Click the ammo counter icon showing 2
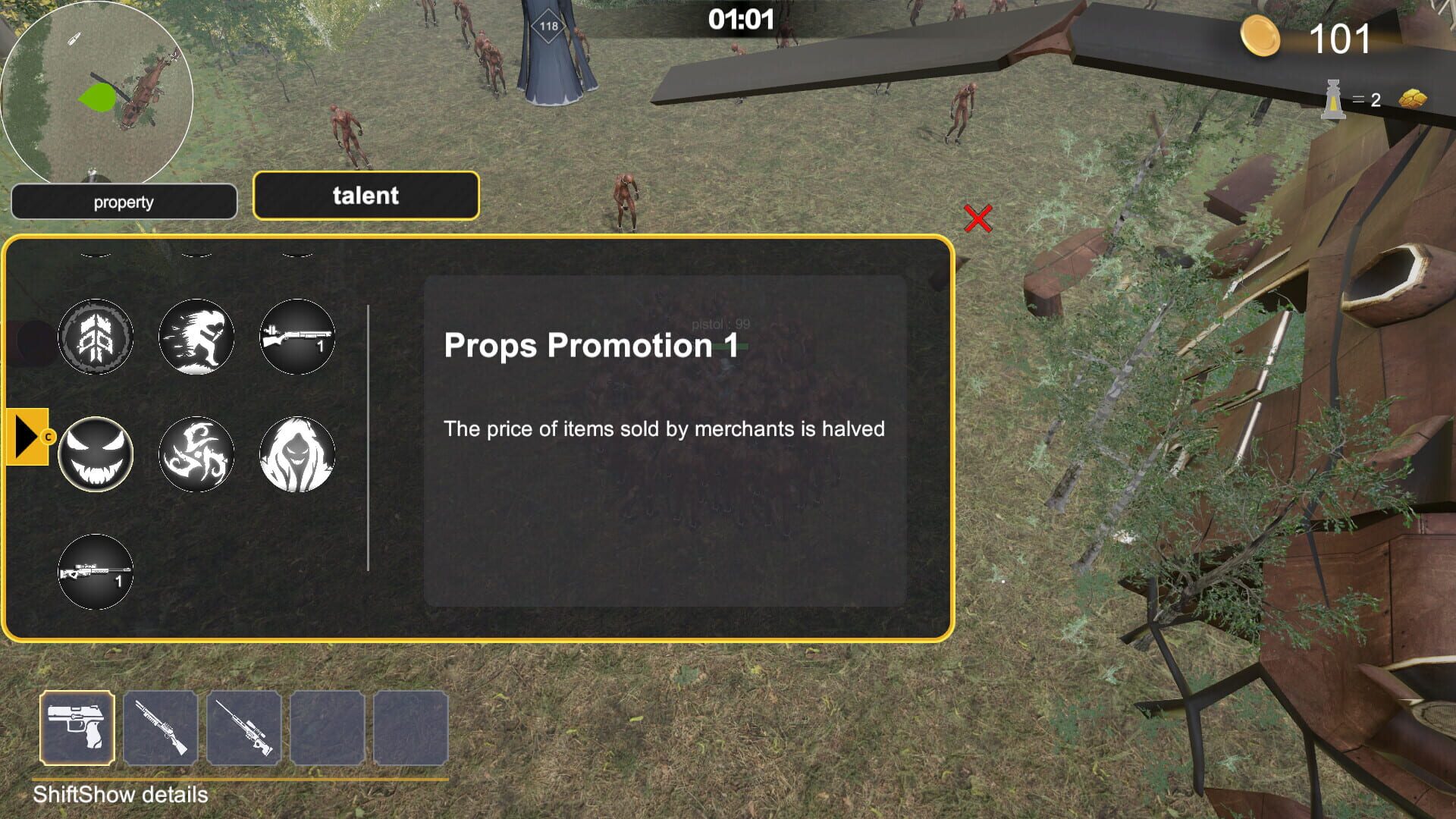The width and height of the screenshot is (1456, 819). pos(1332,99)
